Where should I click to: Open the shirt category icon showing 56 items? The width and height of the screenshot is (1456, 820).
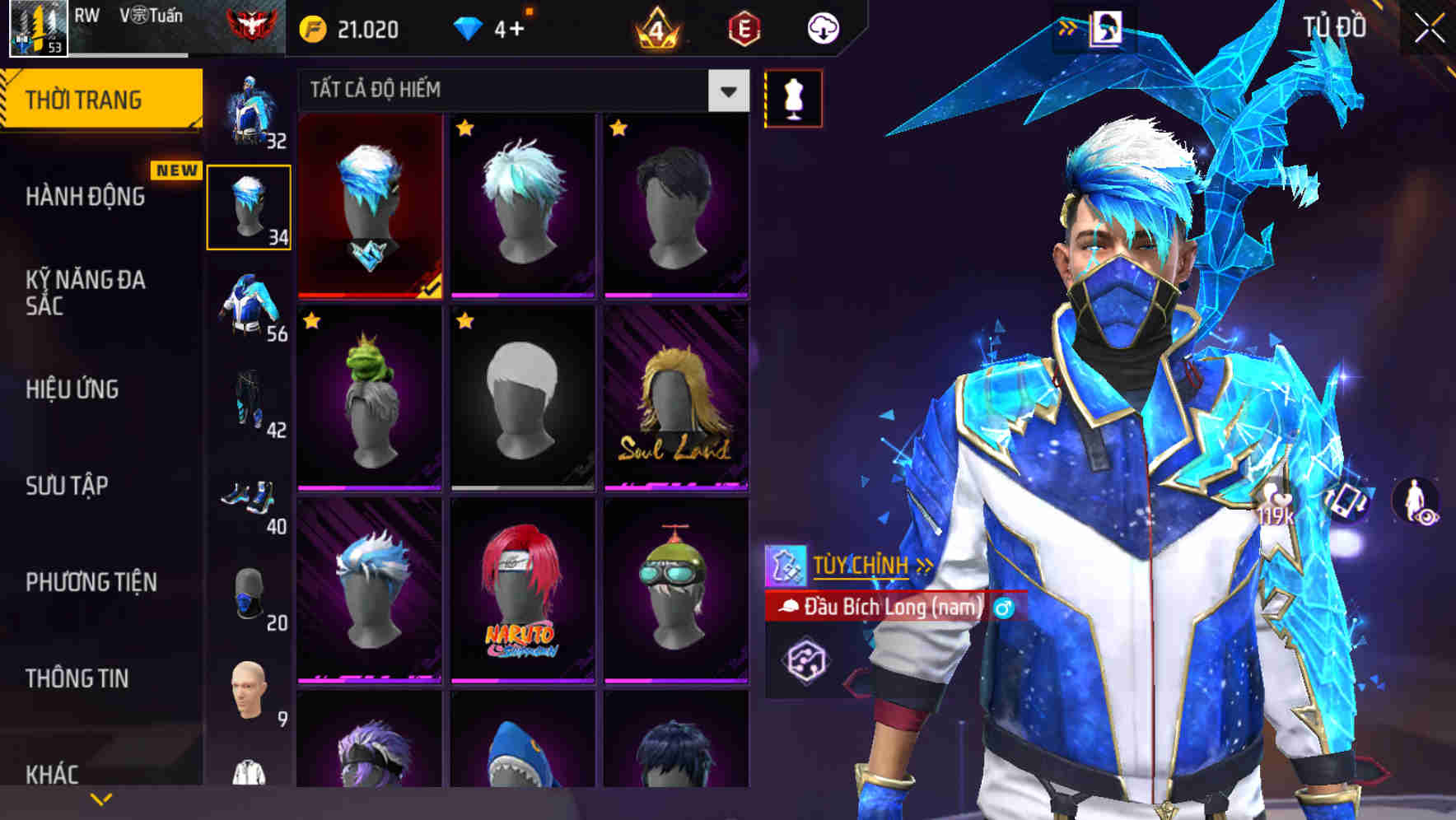coord(250,299)
